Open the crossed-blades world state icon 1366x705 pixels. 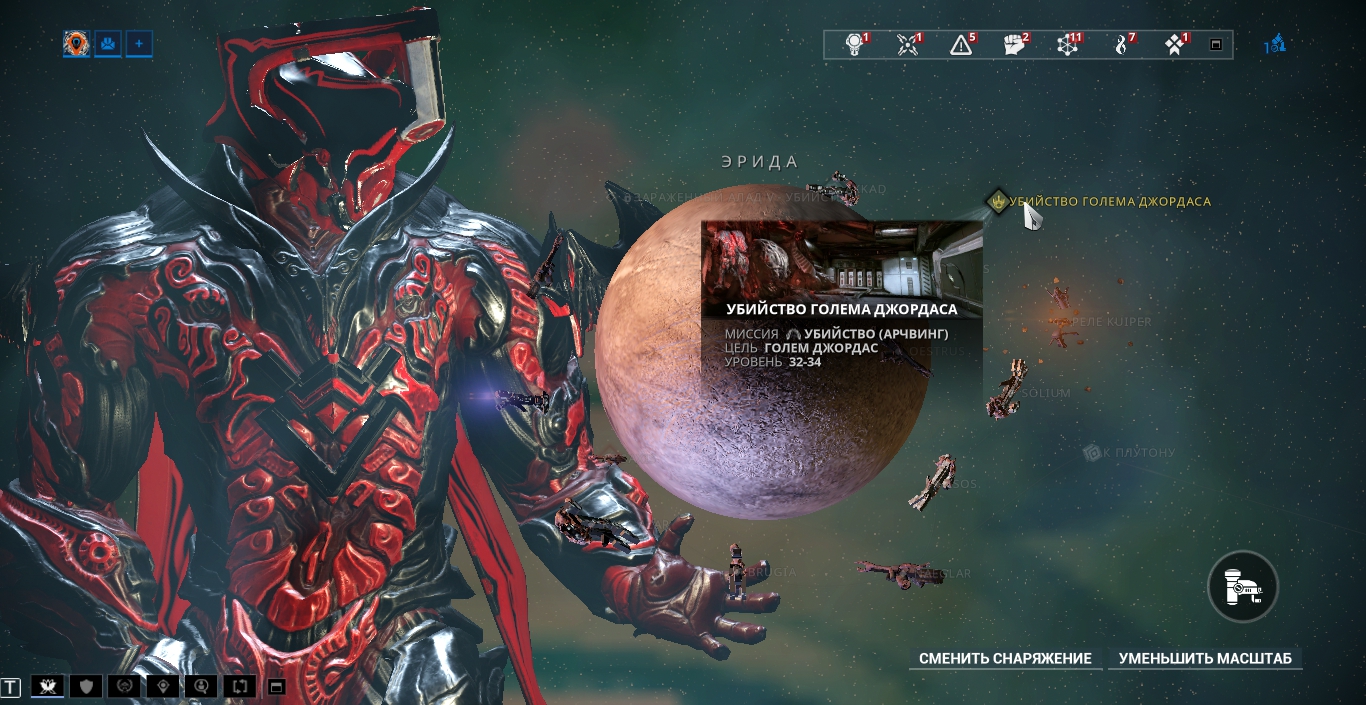tap(908, 44)
